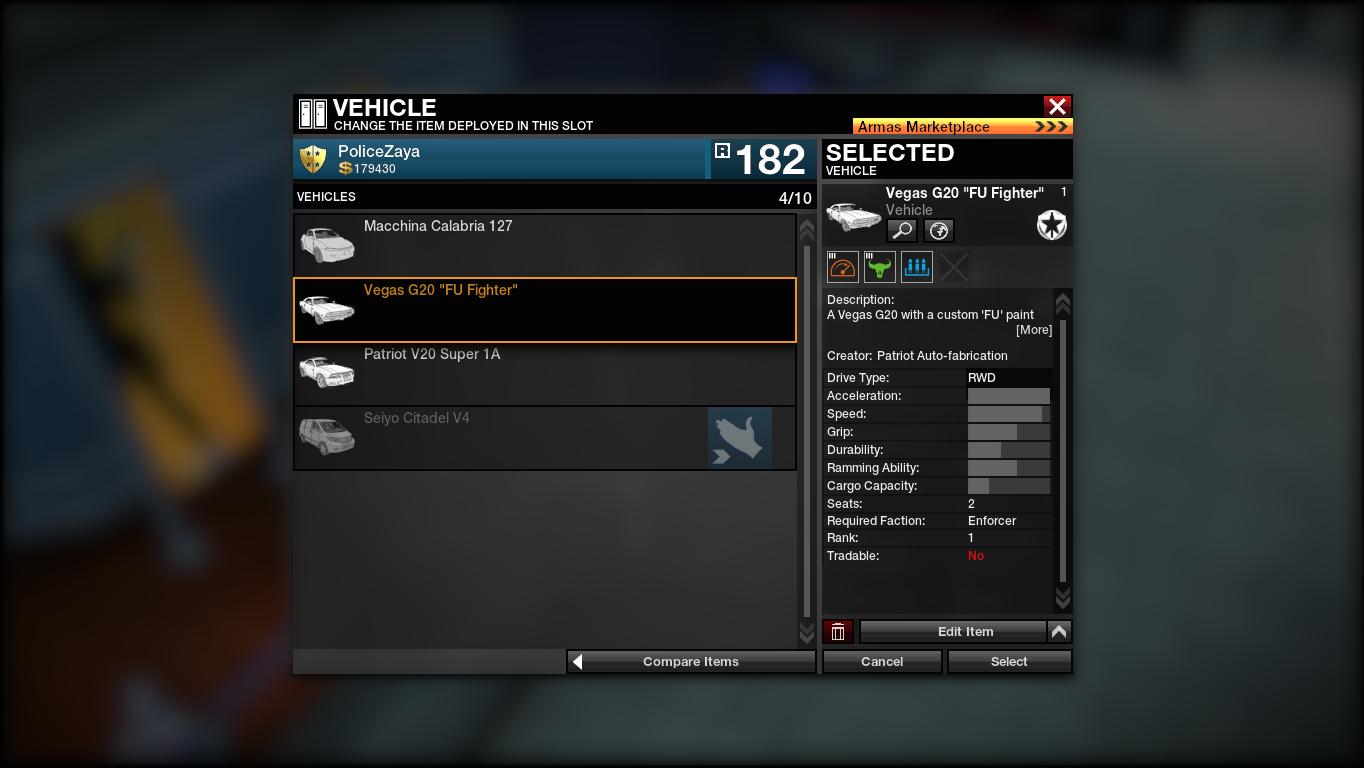The width and height of the screenshot is (1364, 768).
Task: Delete vehicle using the trash icon
Action: 838,632
